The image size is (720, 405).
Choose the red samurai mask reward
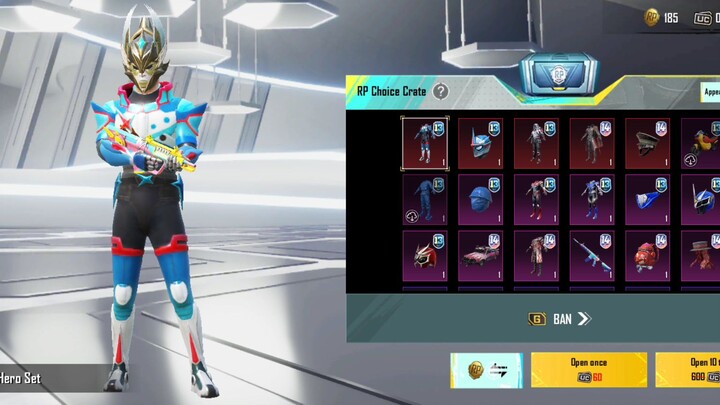click(x=425, y=255)
